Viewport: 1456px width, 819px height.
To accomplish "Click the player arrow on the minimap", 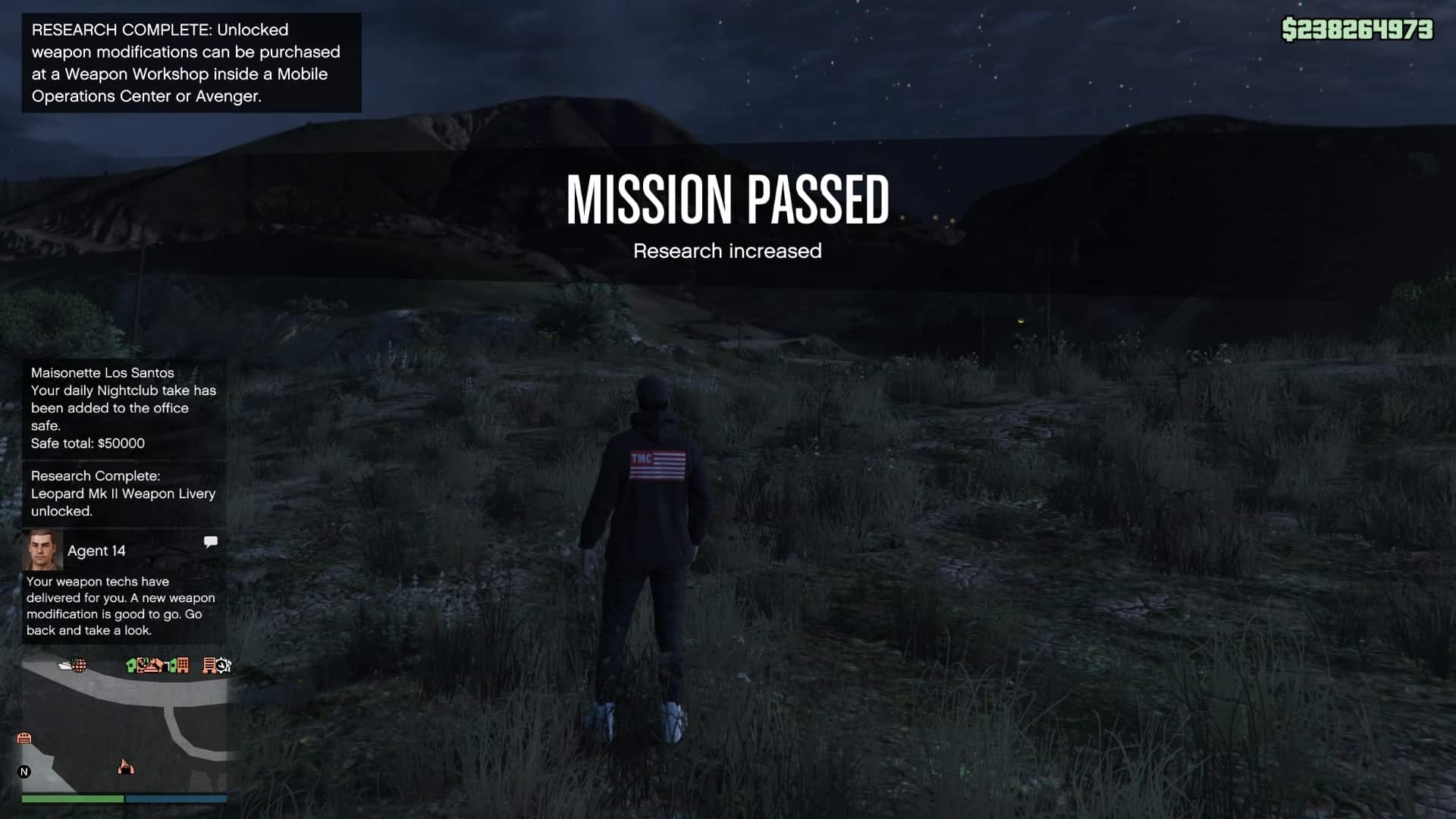I will (x=126, y=767).
